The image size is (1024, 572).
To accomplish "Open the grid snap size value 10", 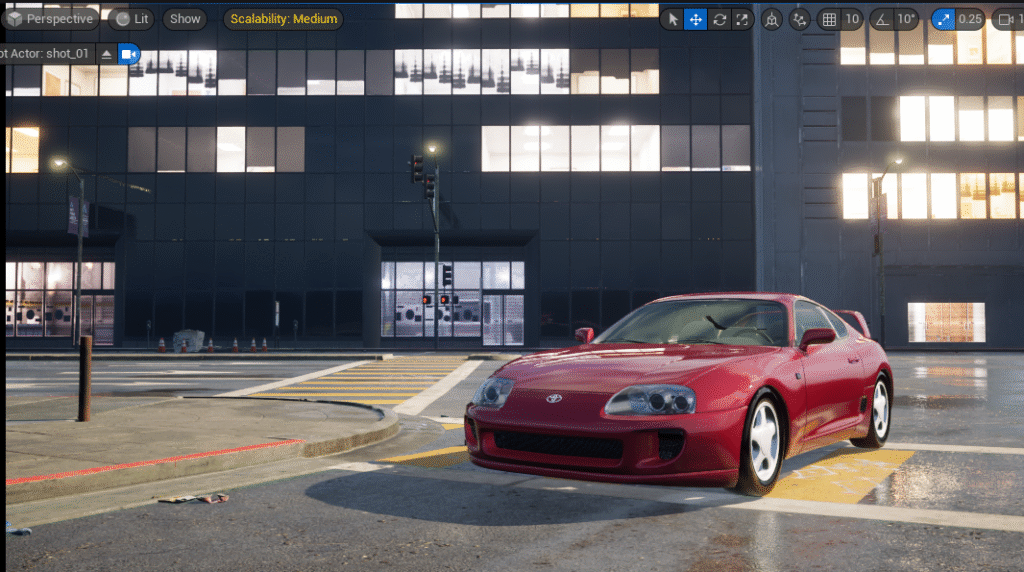I will (x=852, y=19).
